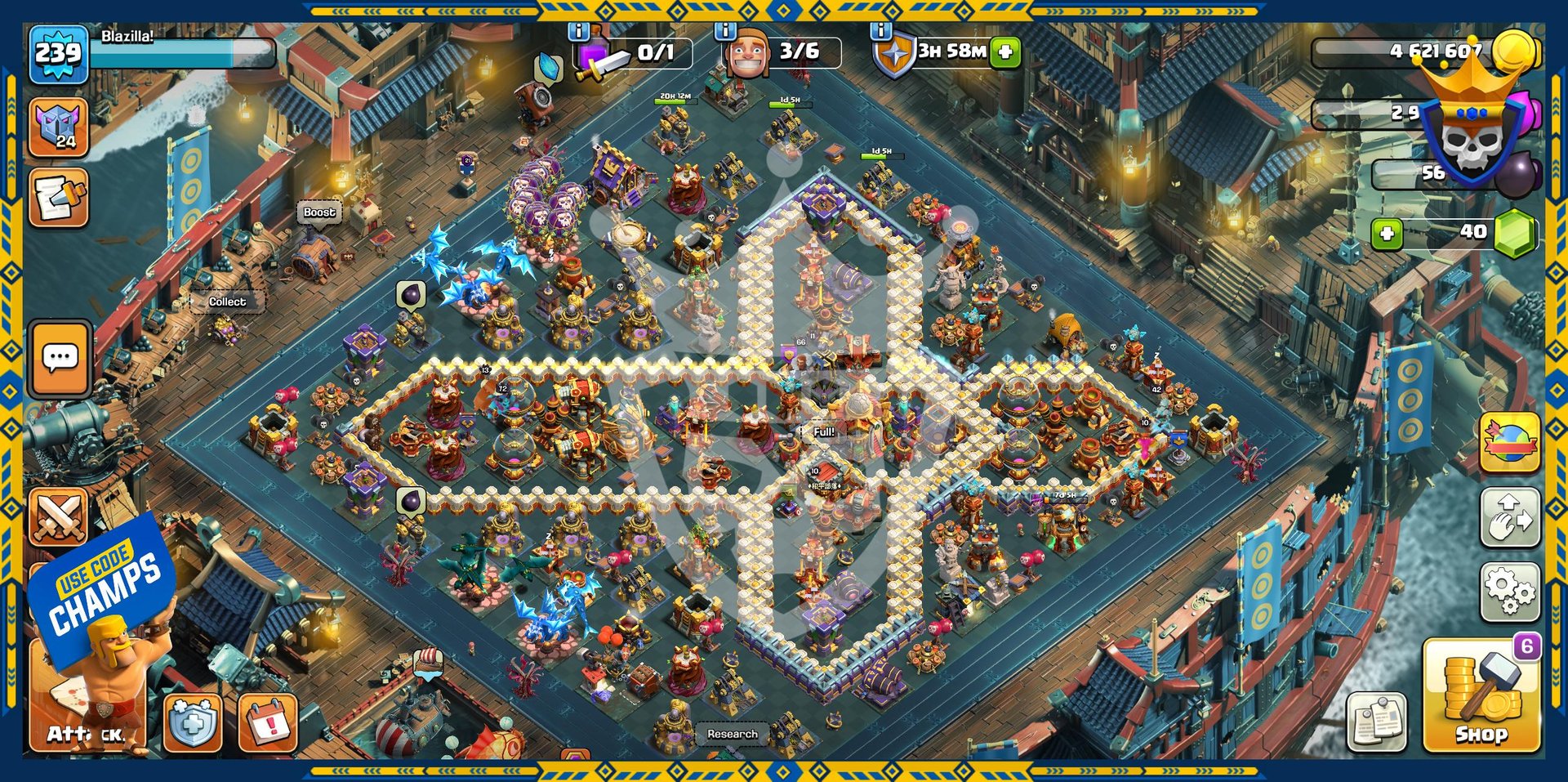This screenshot has height=782, width=1568.
Task: Tap the crossed swords battle button
Action: tap(58, 516)
